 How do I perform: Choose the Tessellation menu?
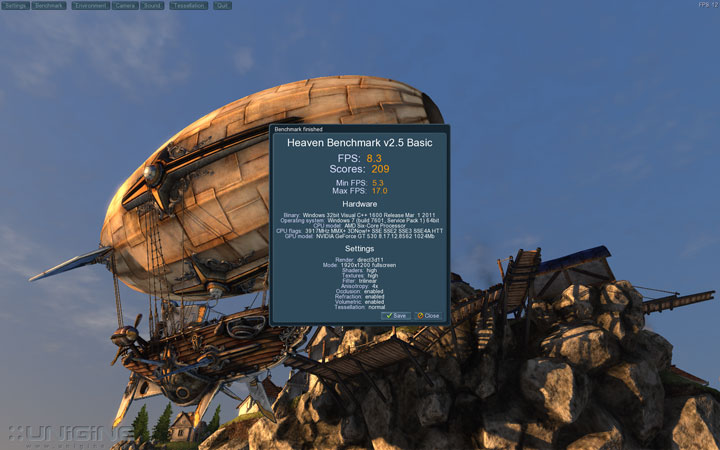click(x=189, y=5)
